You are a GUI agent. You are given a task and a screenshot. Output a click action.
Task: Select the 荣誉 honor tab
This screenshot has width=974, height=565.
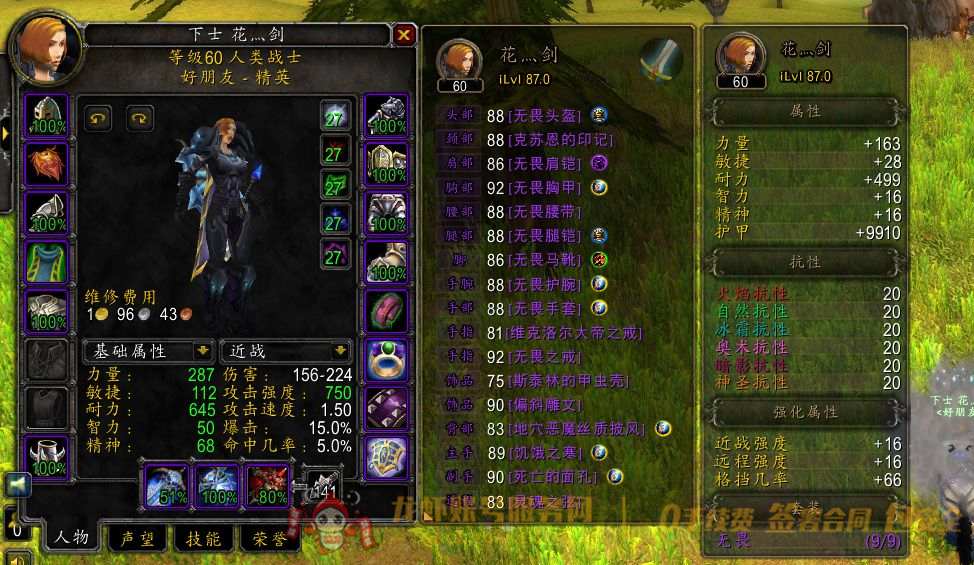pyautogui.click(x=269, y=538)
